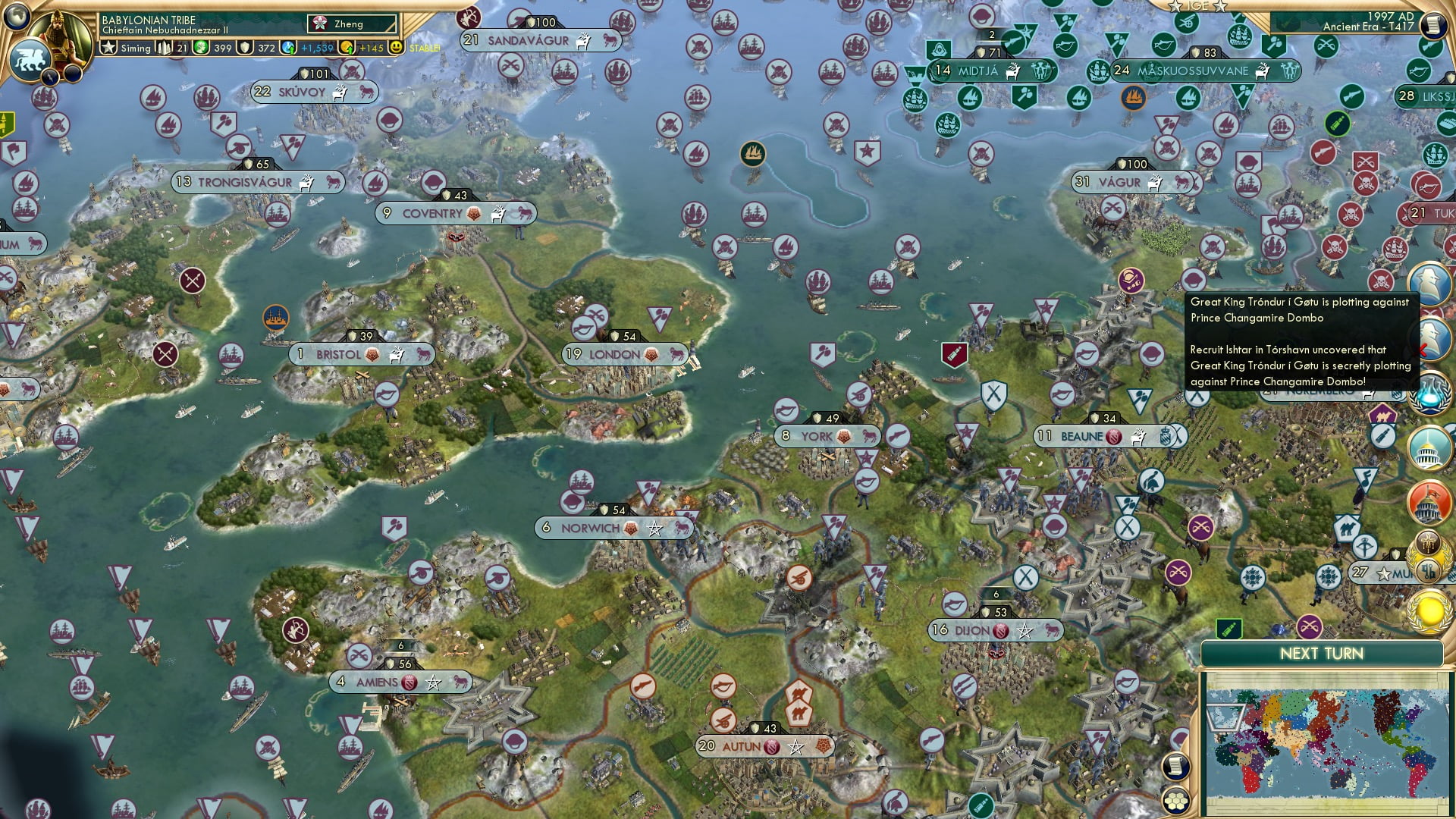Select the York city banner
This screenshot has height=819, width=1456.
(x=827, y=436)
